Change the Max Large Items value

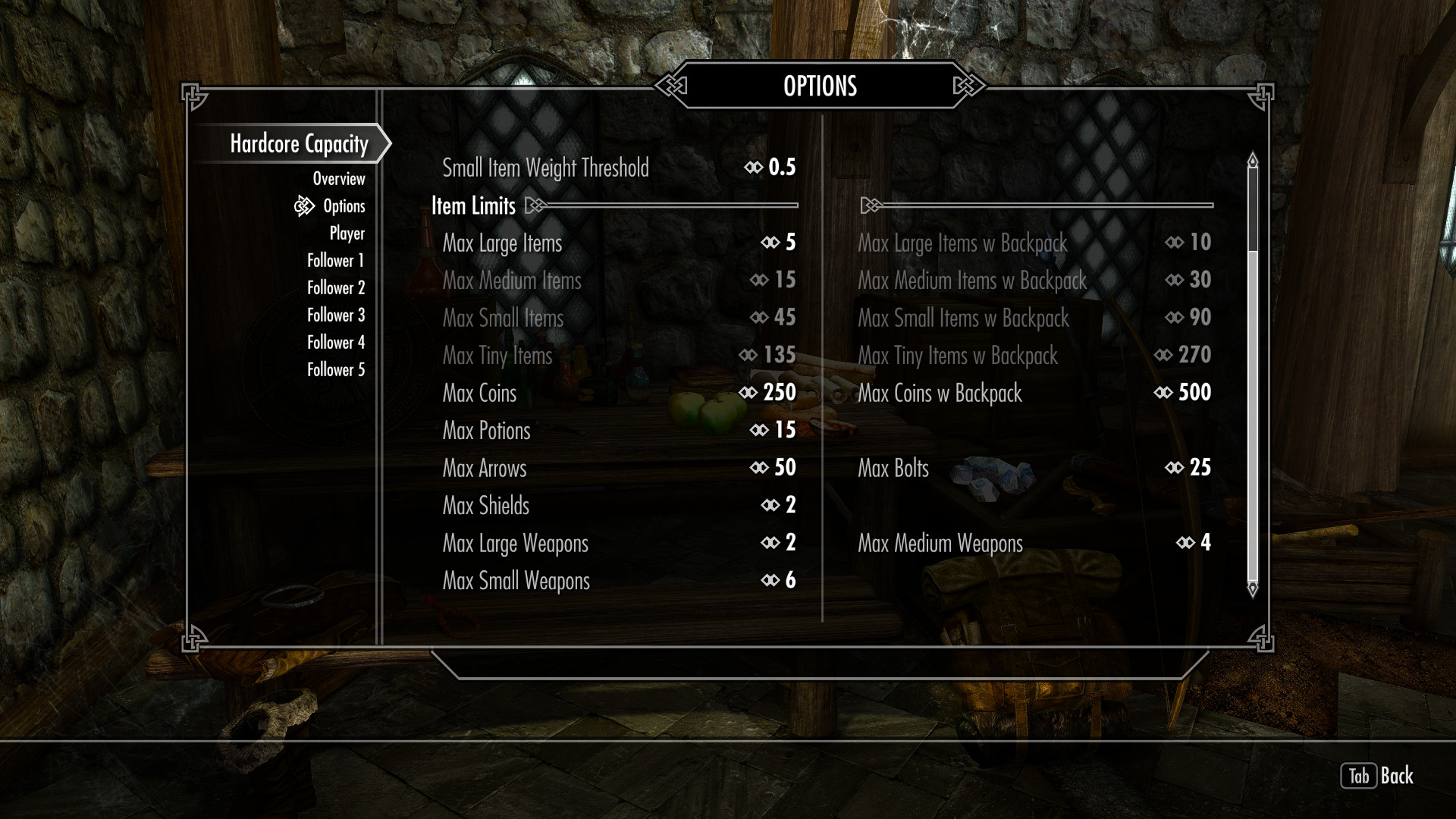tap(619, 243)
